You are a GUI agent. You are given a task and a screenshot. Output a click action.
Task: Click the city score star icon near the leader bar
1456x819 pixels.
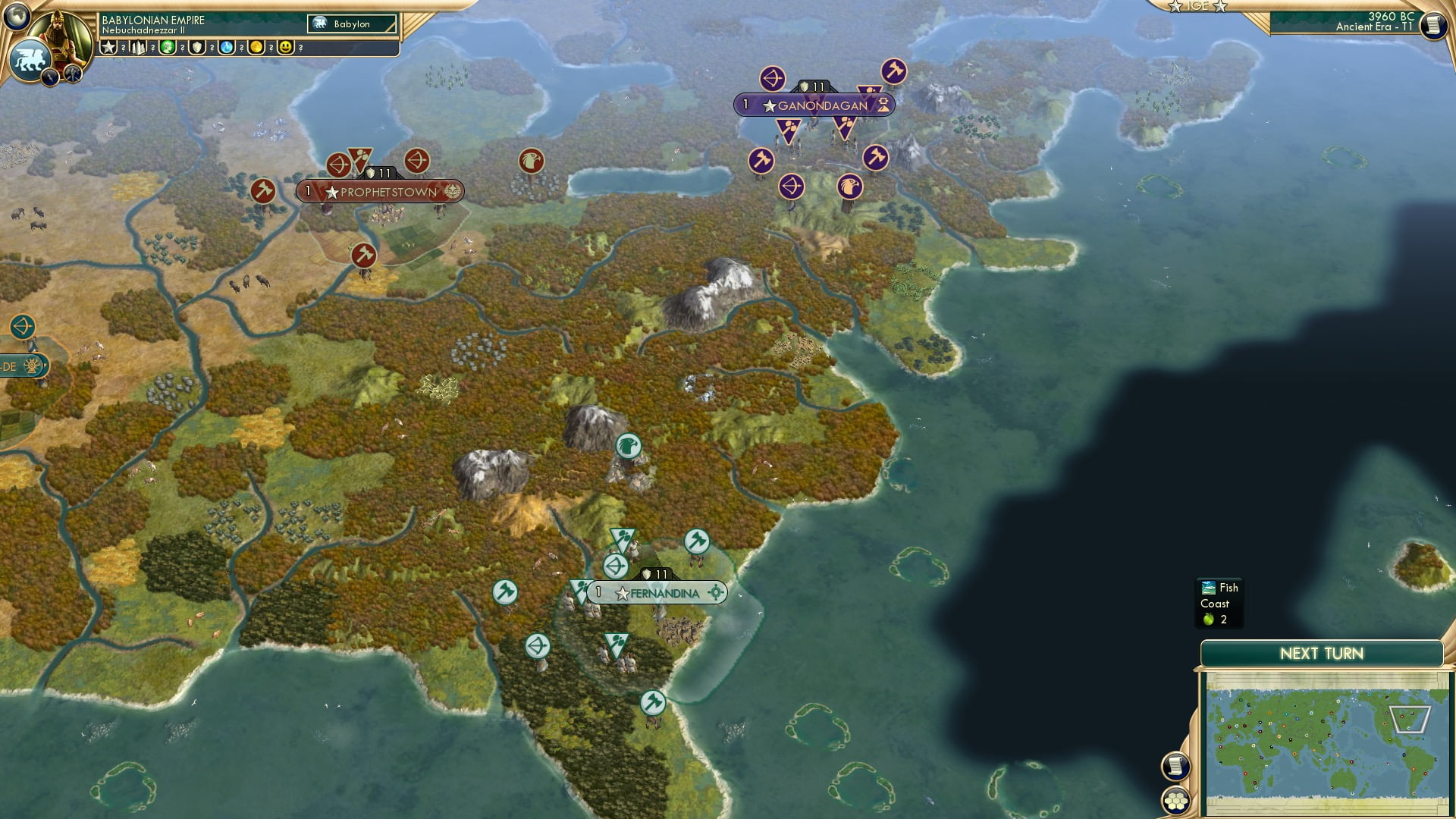(110, 48)
